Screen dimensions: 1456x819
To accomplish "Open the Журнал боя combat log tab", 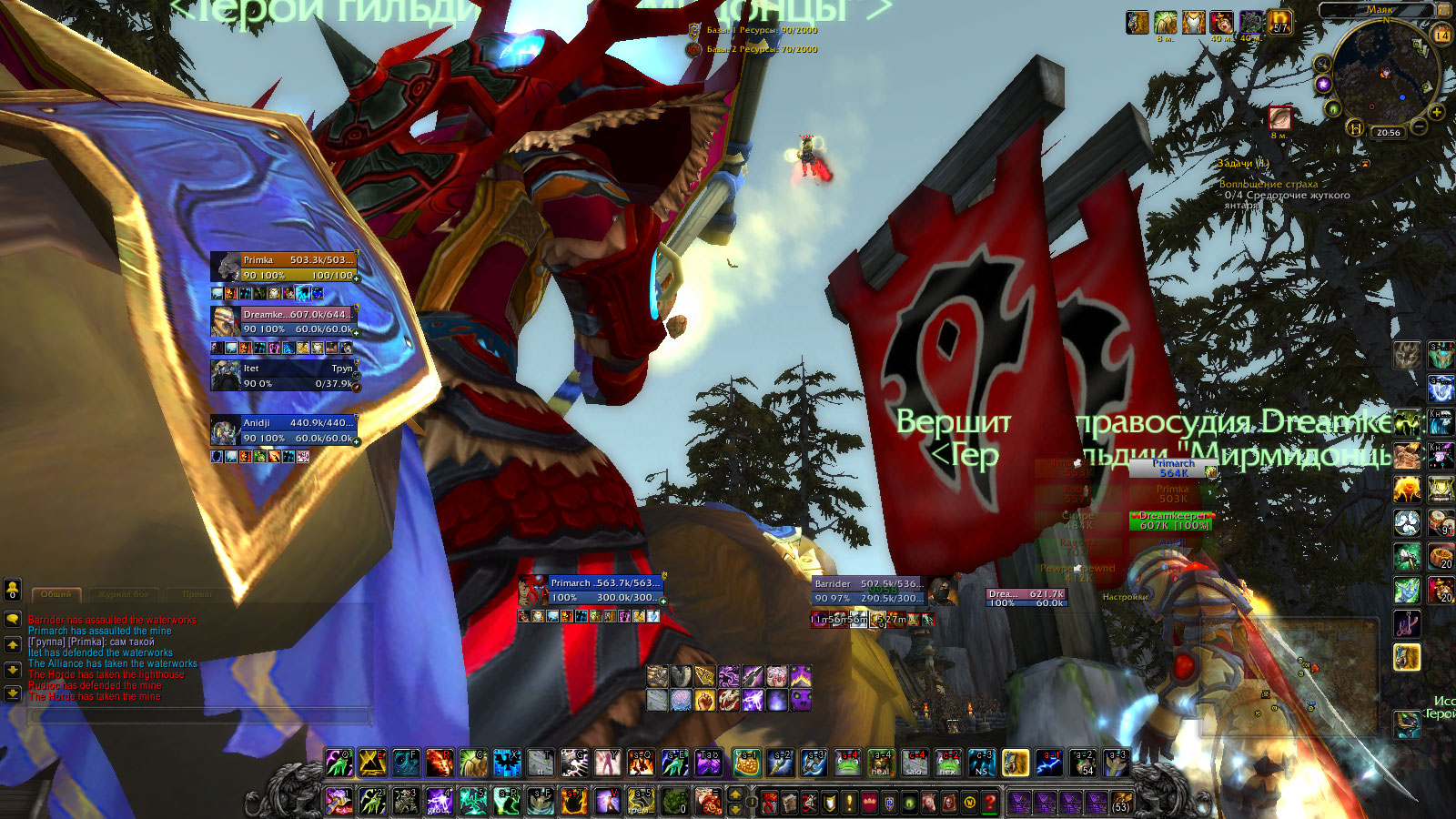I will click(123, 594).
